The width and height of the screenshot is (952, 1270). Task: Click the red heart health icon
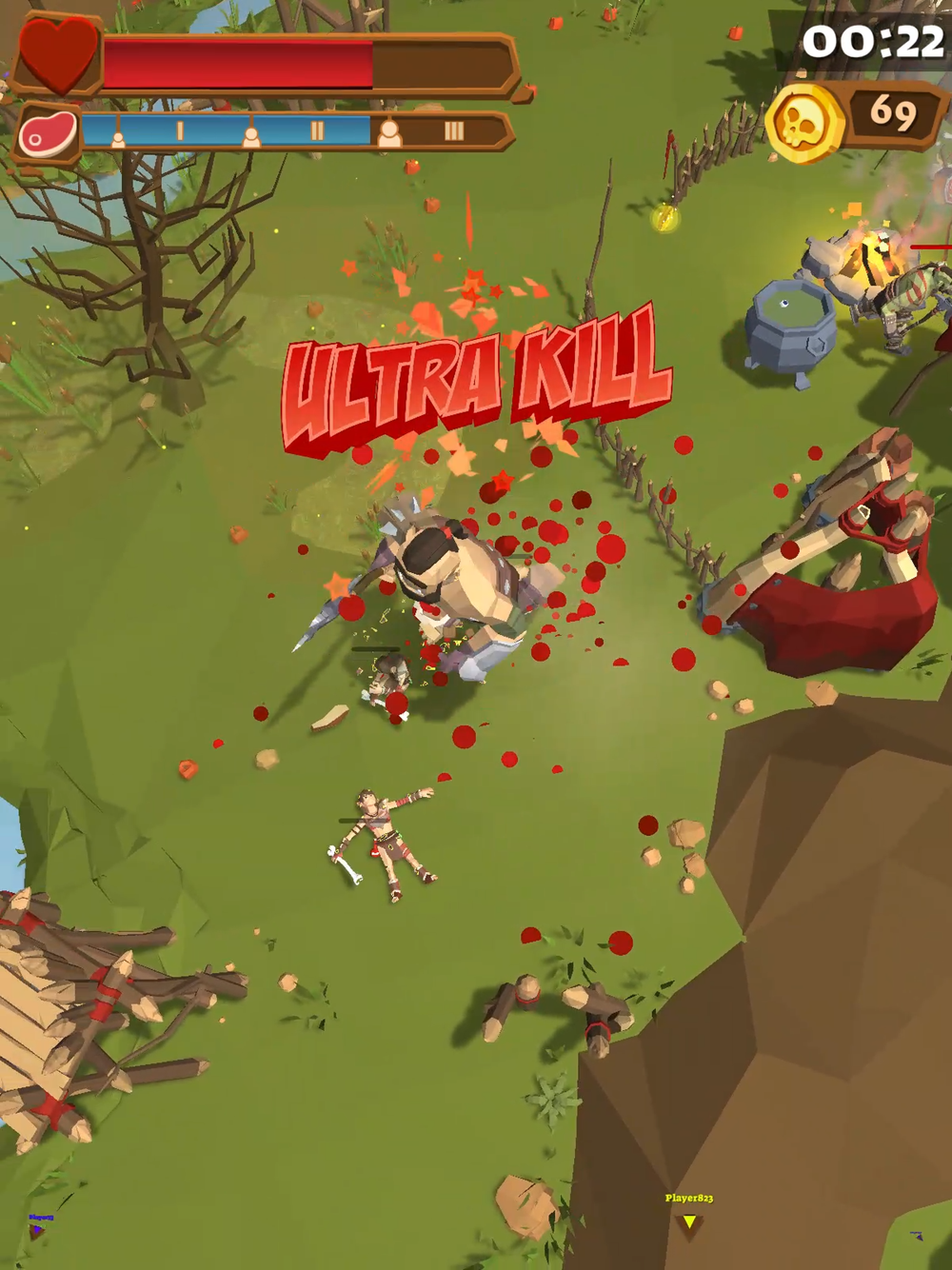58,52
